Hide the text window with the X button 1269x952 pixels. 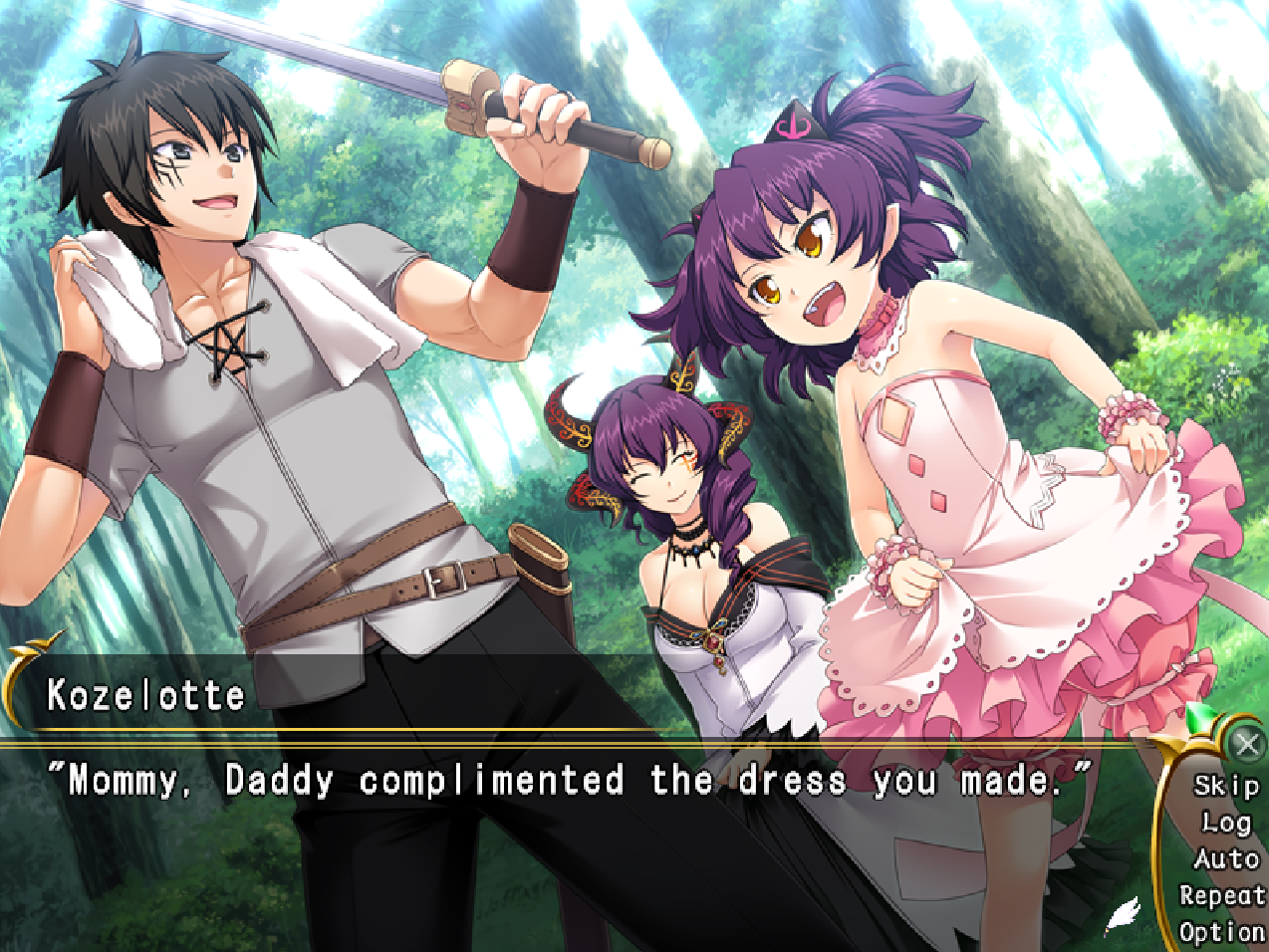point(1247,744)
